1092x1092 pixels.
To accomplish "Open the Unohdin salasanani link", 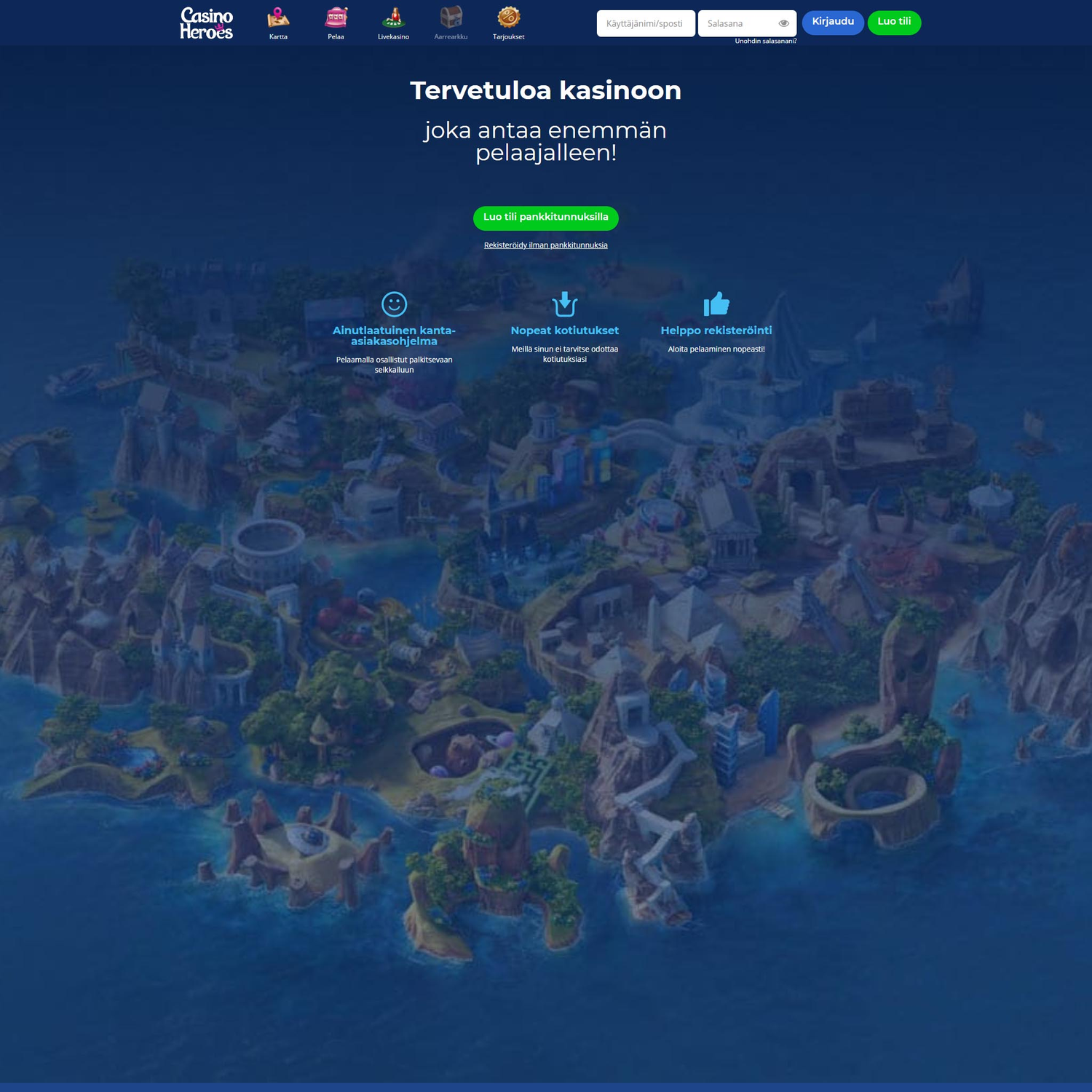I will (766, 42).
